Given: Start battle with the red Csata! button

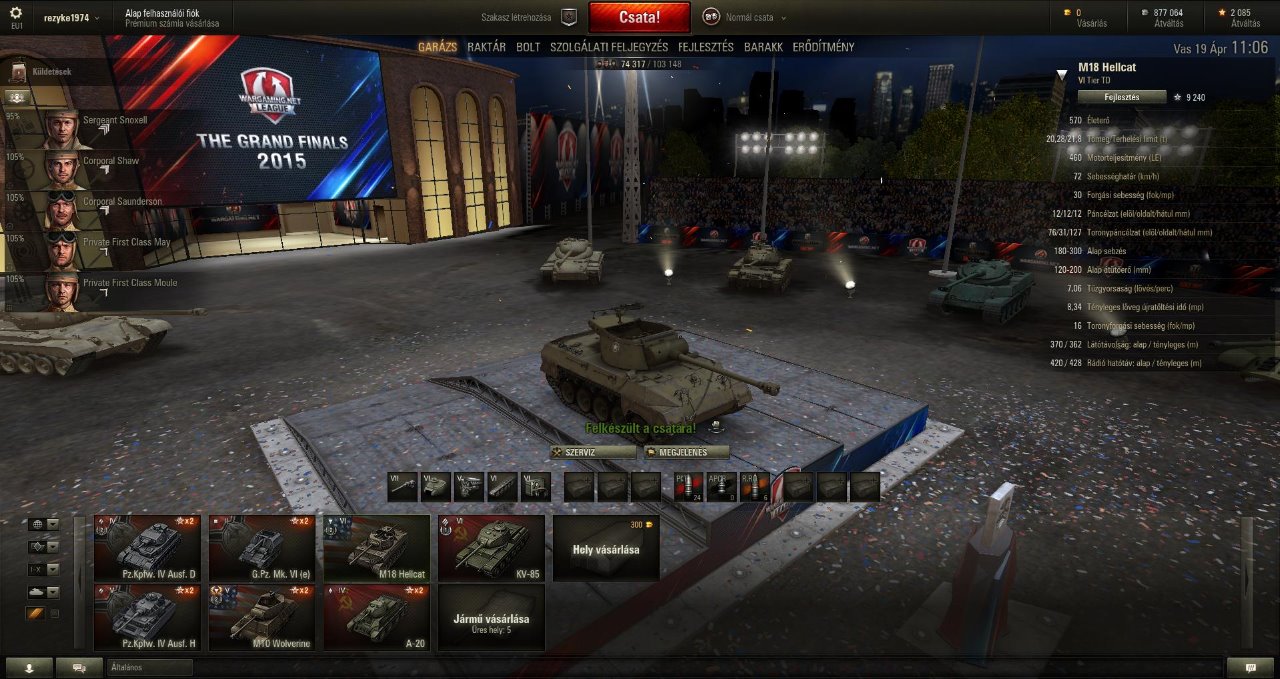Looking at the screenshot, I should click(639, 17).
